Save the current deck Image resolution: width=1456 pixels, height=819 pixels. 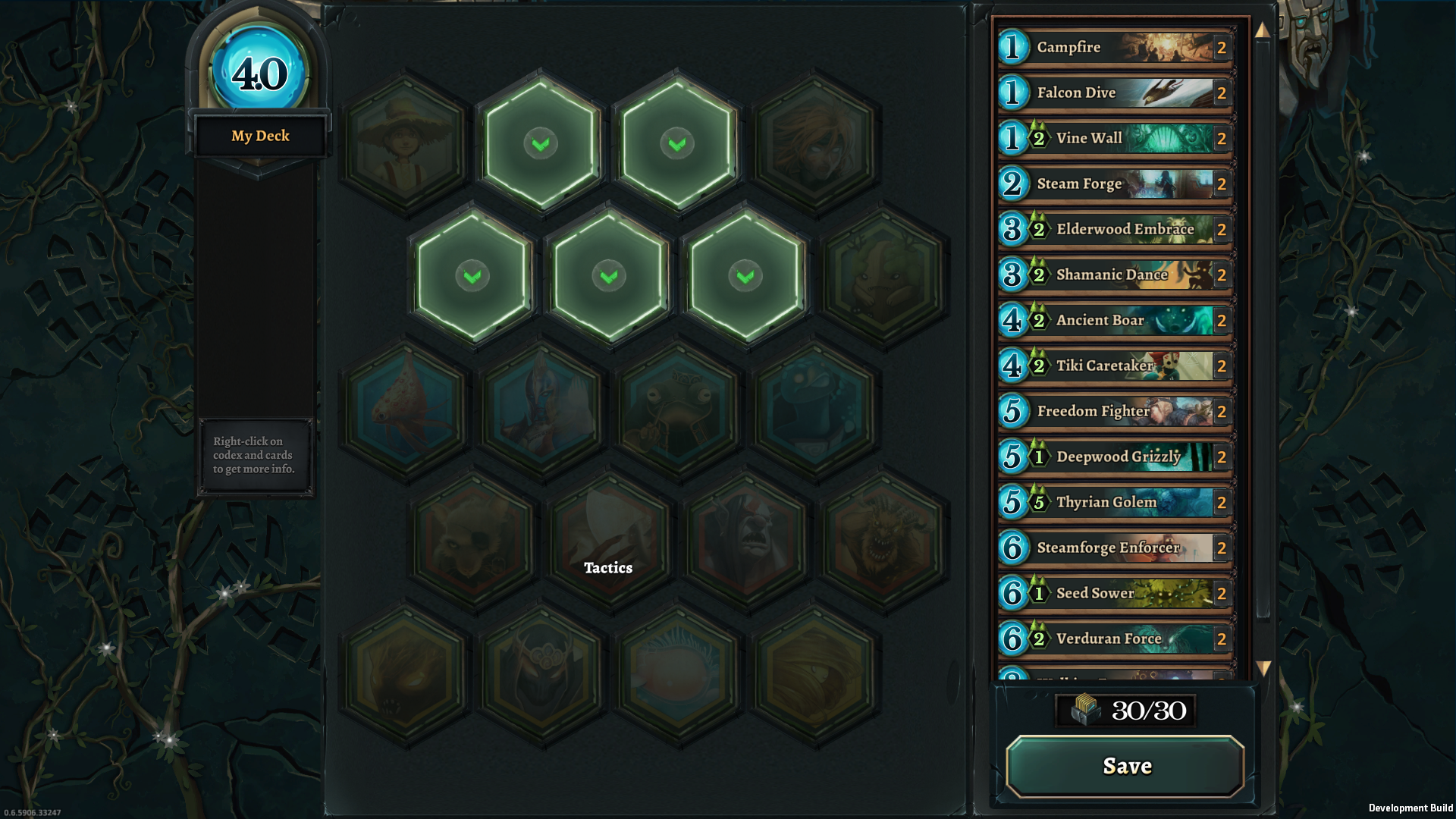(x=1125, y=766)
